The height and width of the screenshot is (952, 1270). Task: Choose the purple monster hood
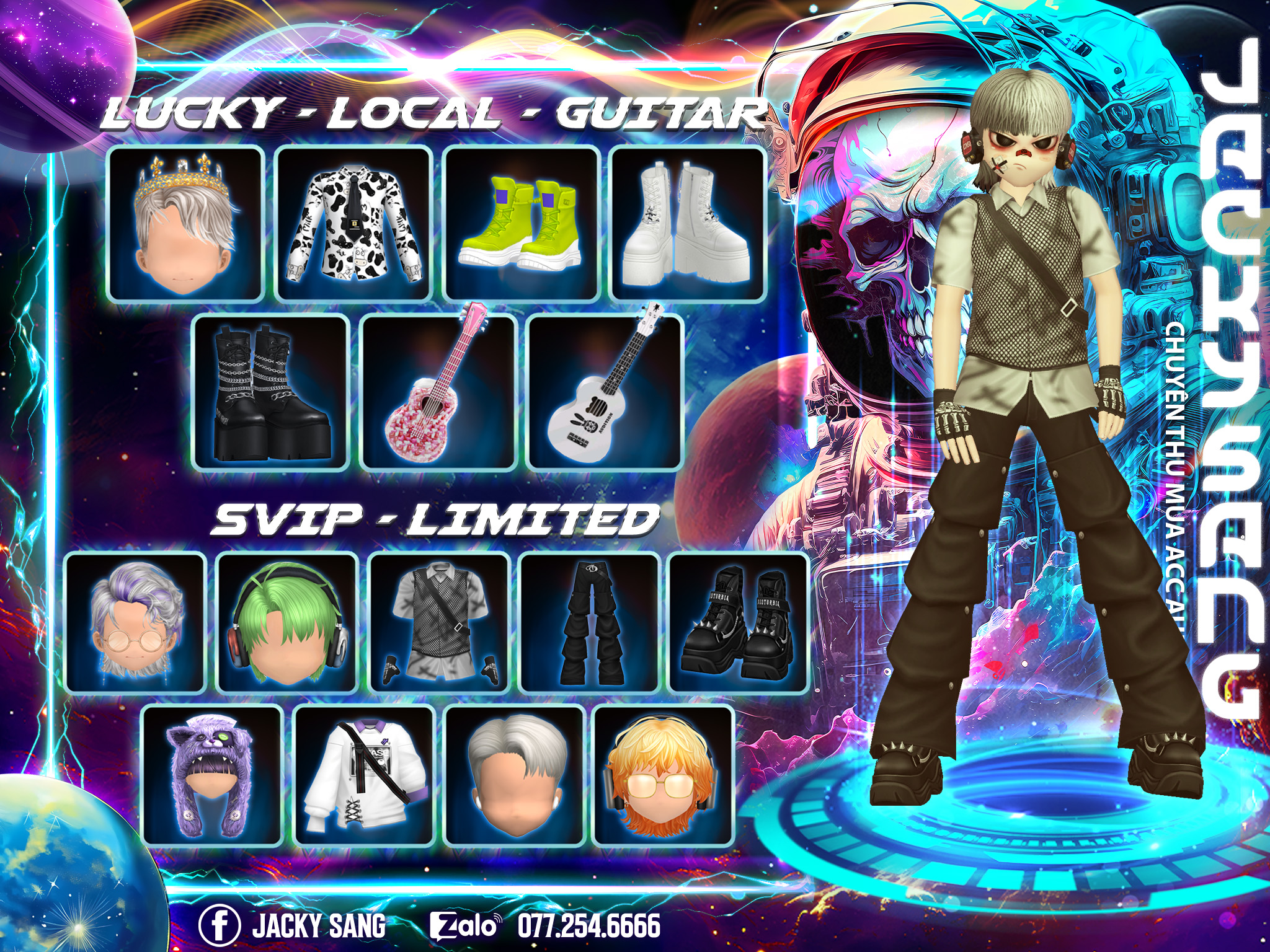tap(211, 775)
